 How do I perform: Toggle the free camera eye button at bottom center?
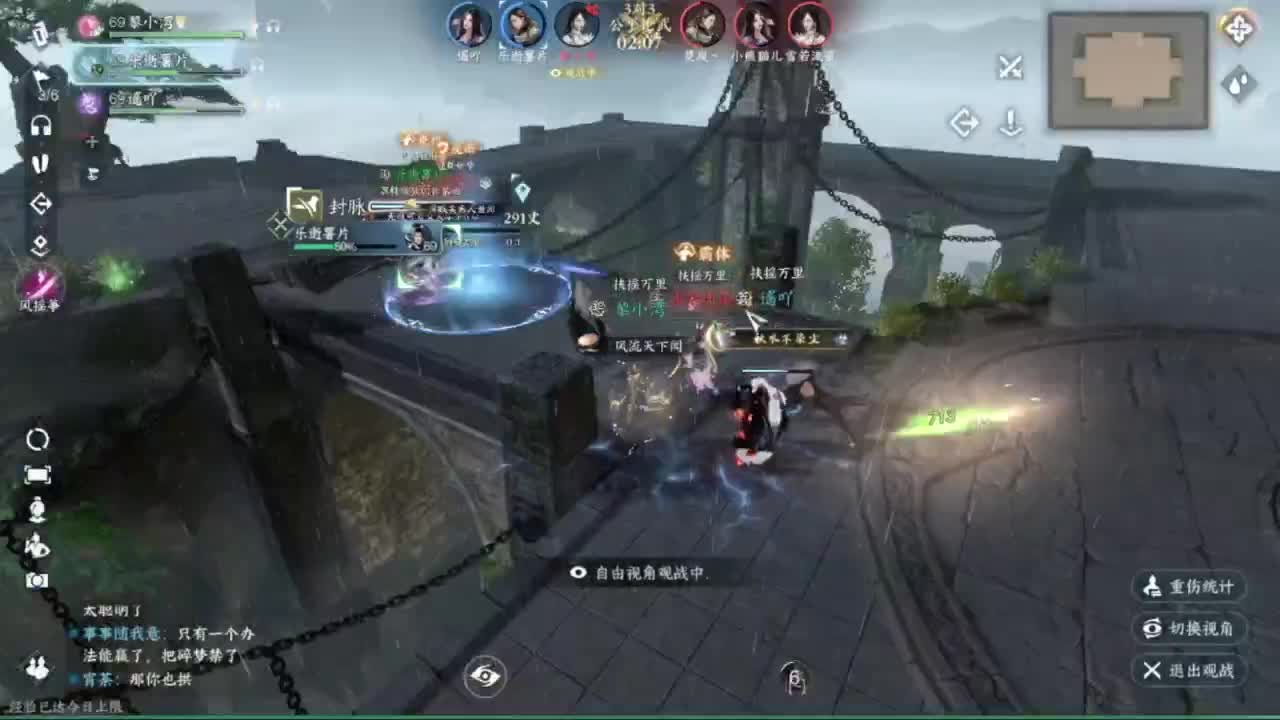(x=485, y=676)
